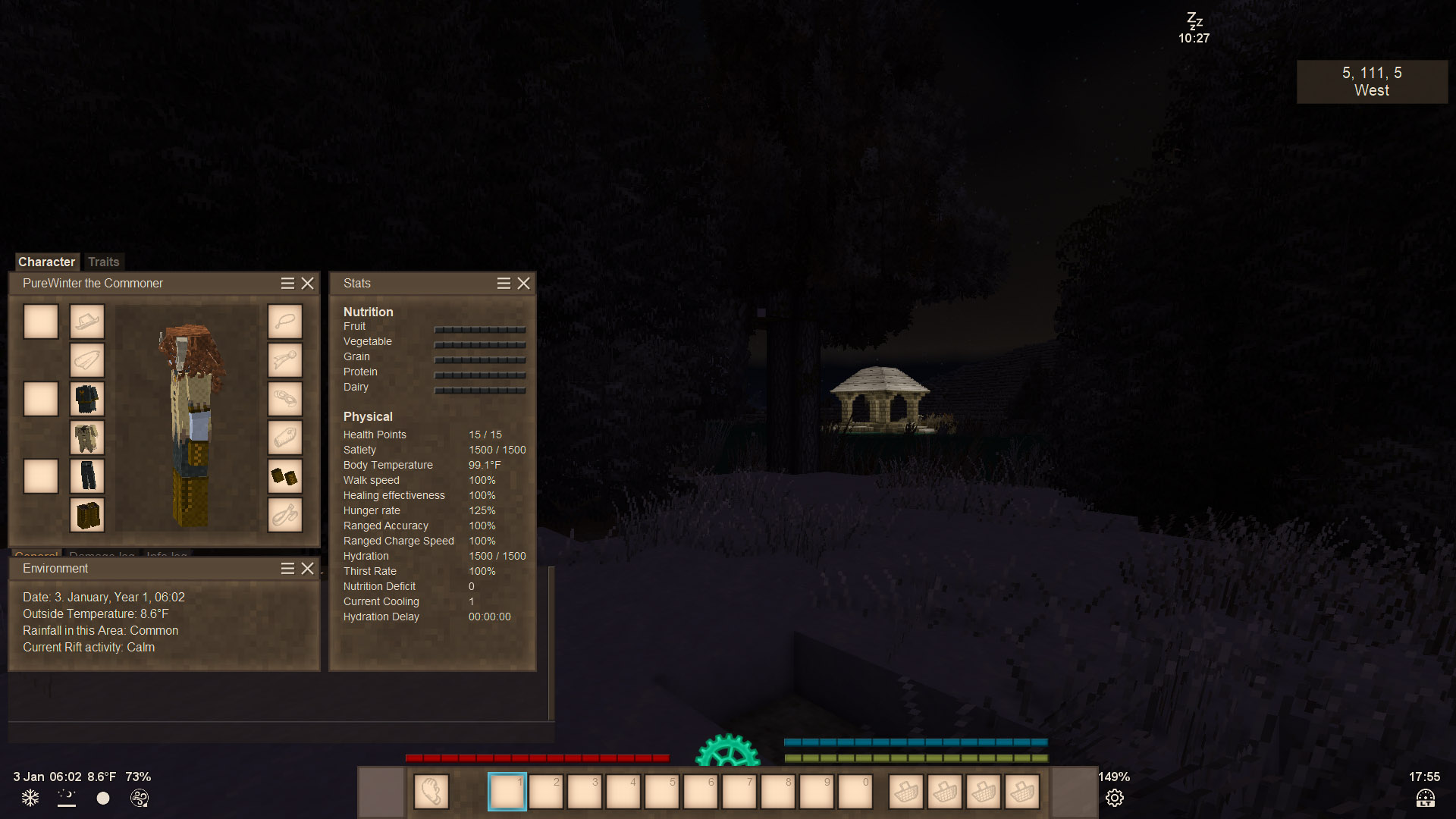
Task: Click the snowflake season icon
Action: point(30,798)
